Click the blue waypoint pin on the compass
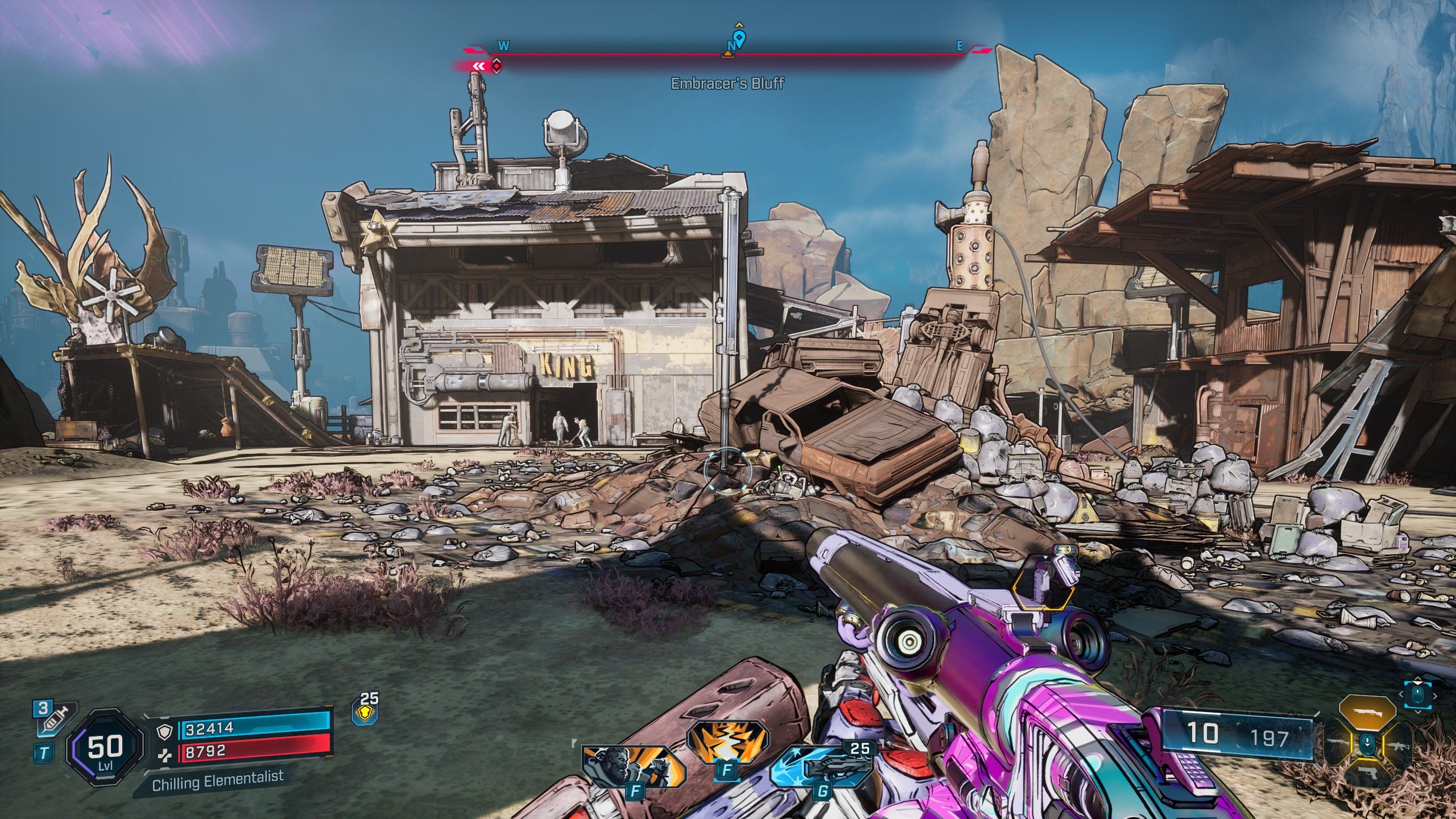 tap(739, 39)
